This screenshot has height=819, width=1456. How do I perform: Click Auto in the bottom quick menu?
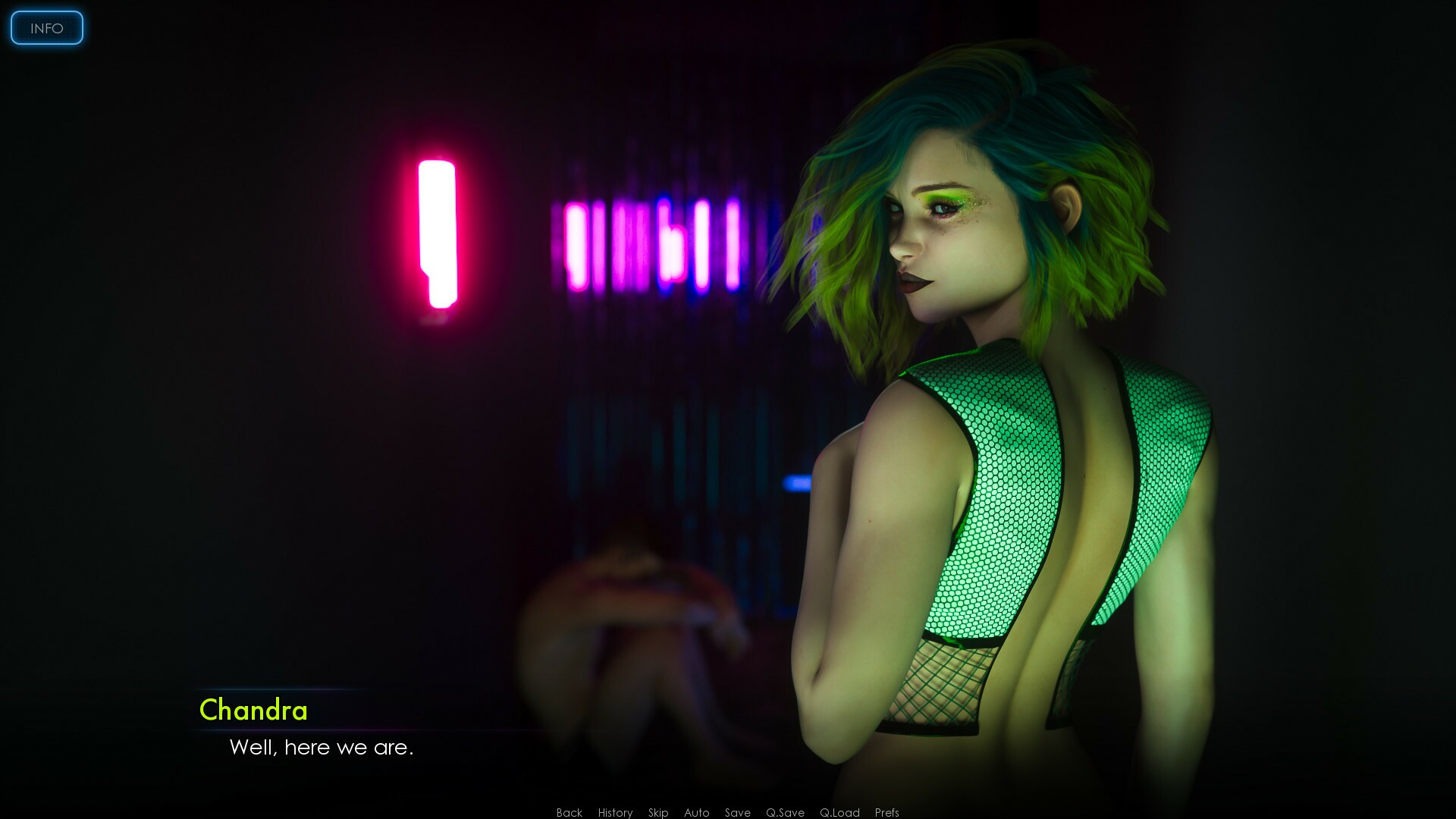pos(696,812)
